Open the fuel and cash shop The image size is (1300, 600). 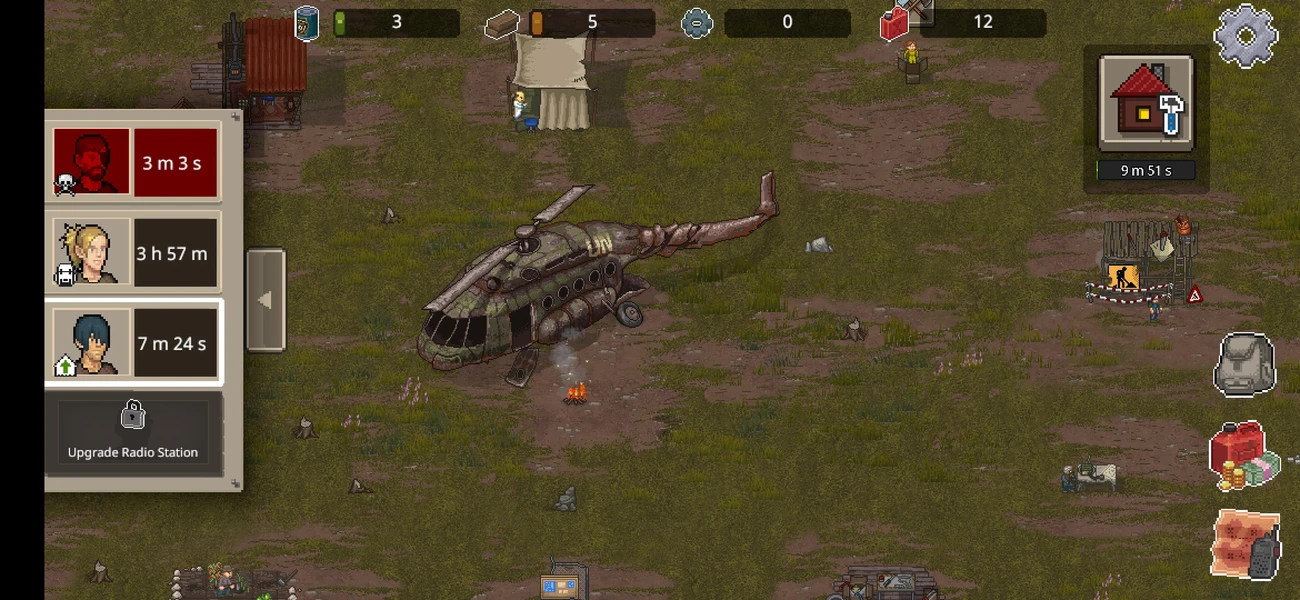click(x=1244, y=456)
